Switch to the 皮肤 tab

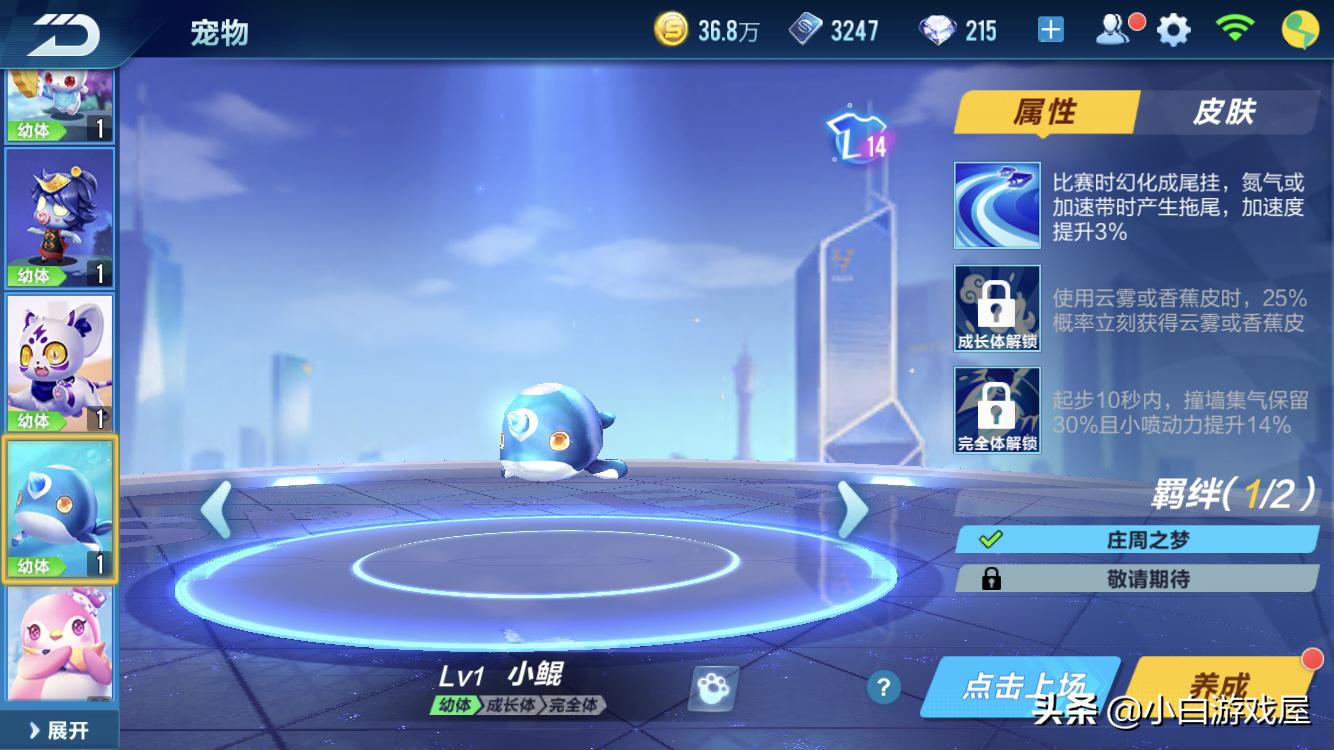1225,113
